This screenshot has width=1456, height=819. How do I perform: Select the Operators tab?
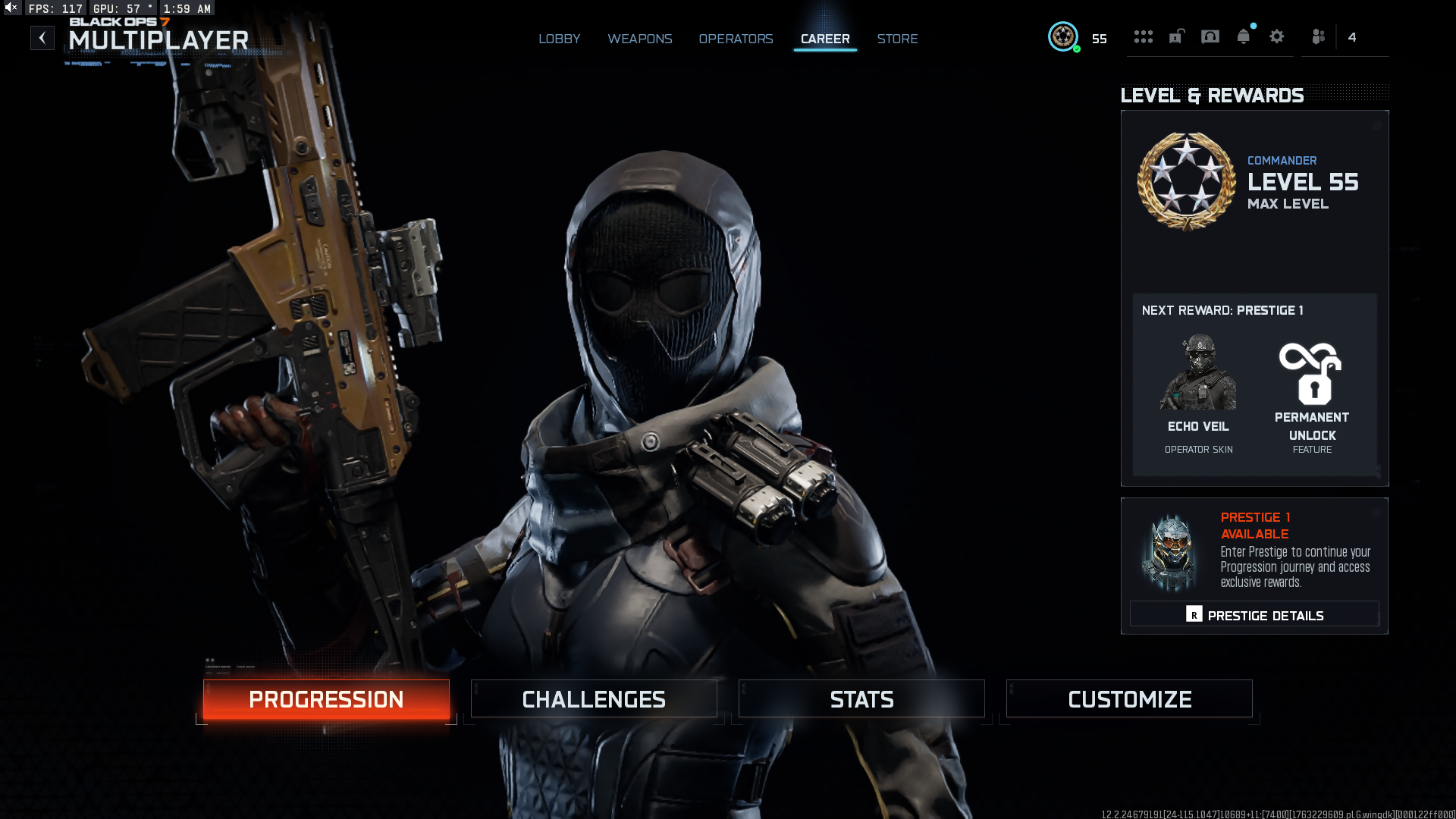click(736, 39)
